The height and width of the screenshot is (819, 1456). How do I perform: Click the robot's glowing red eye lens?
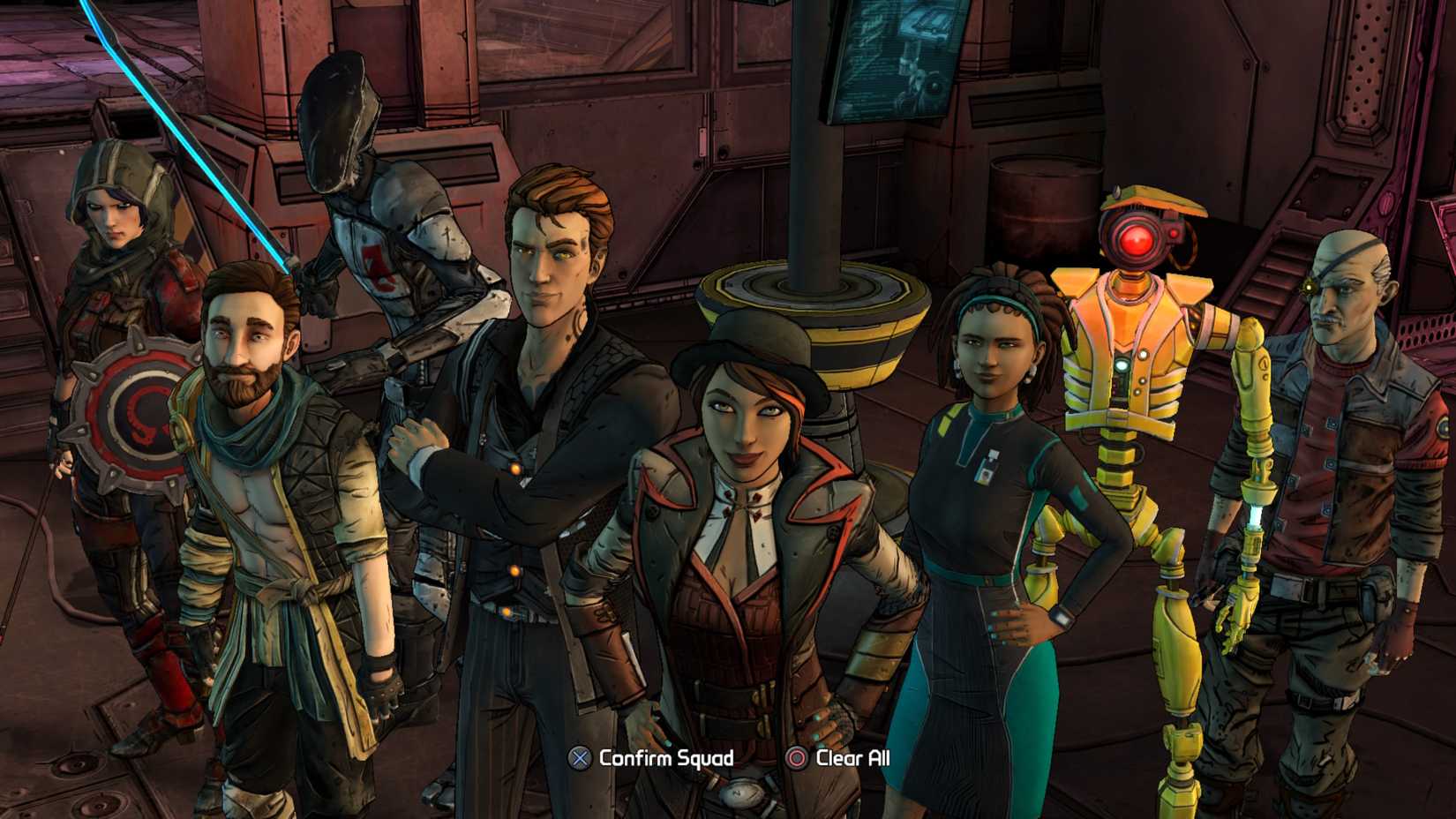[1138, 238]
